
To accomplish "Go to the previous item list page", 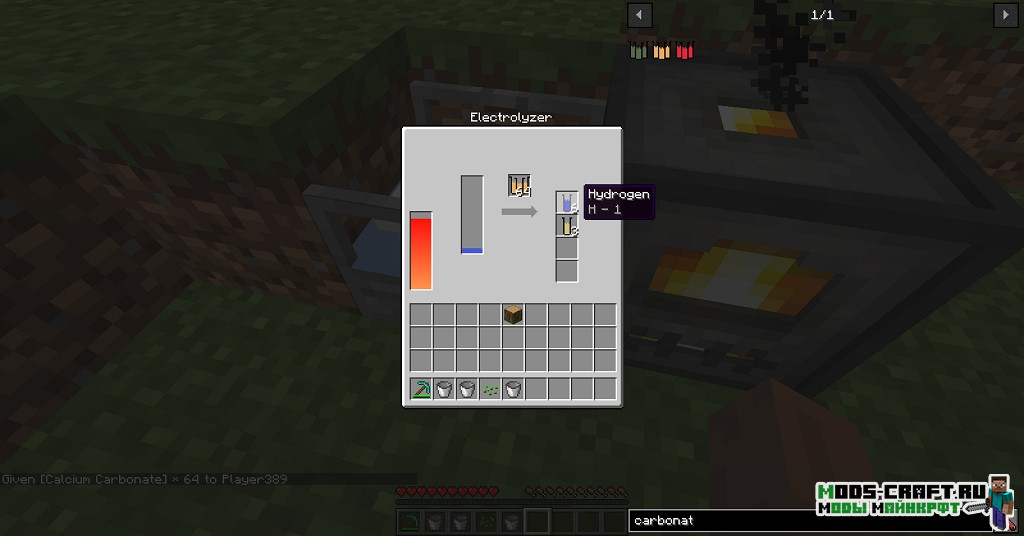I will point(640,15).
